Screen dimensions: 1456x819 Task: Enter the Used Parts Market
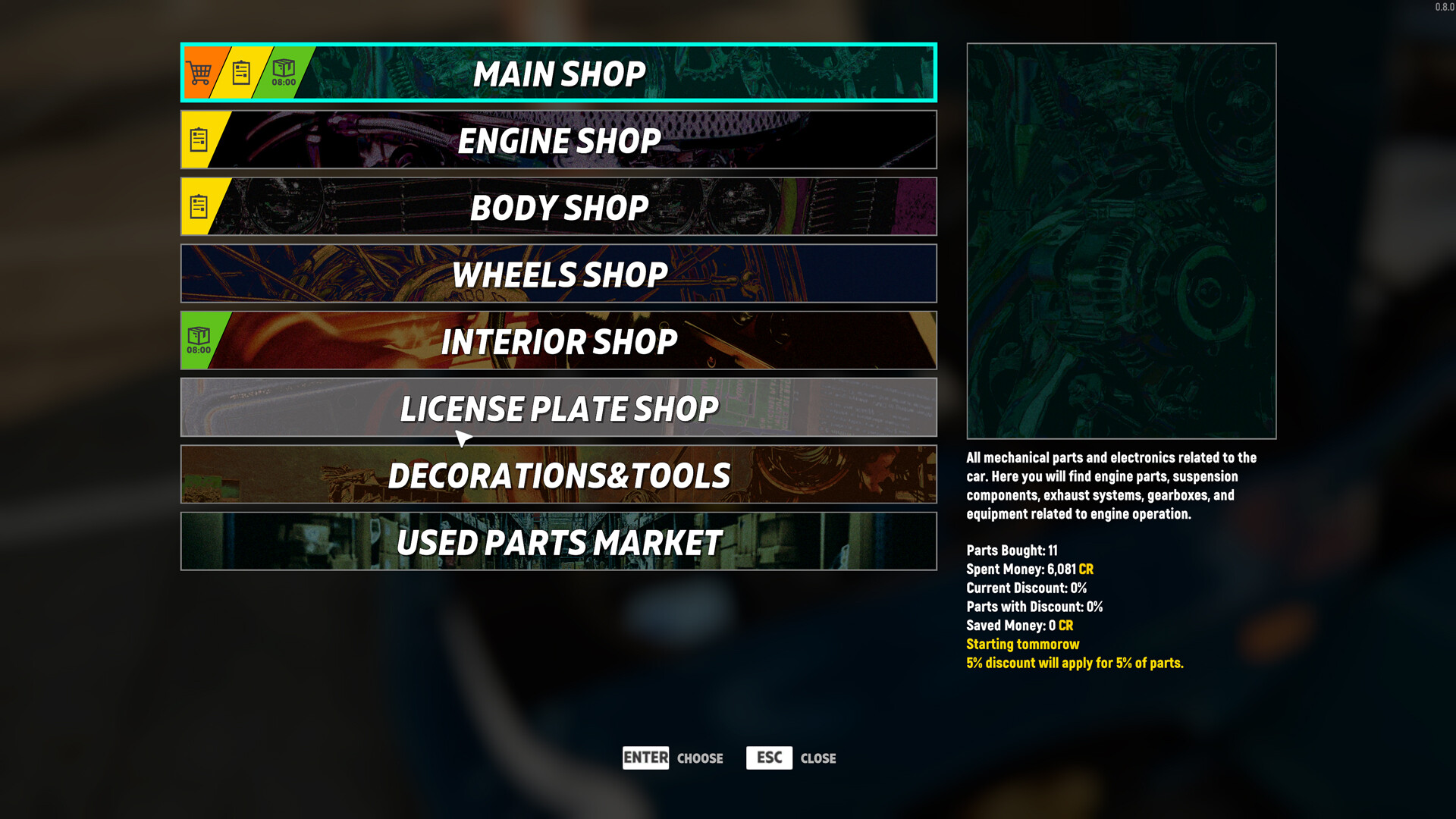[x=559, y=541]
